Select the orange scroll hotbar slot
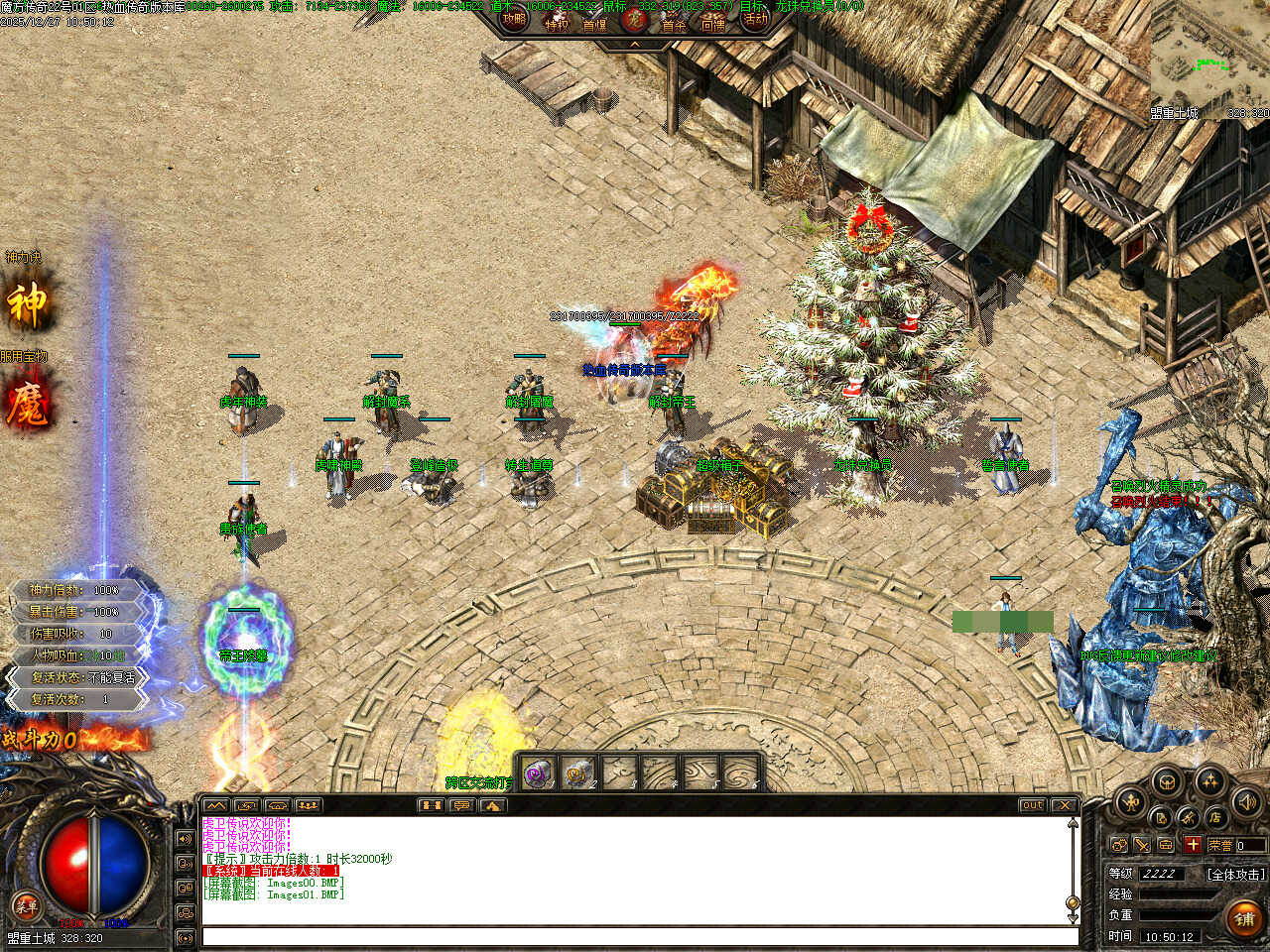 578,773
